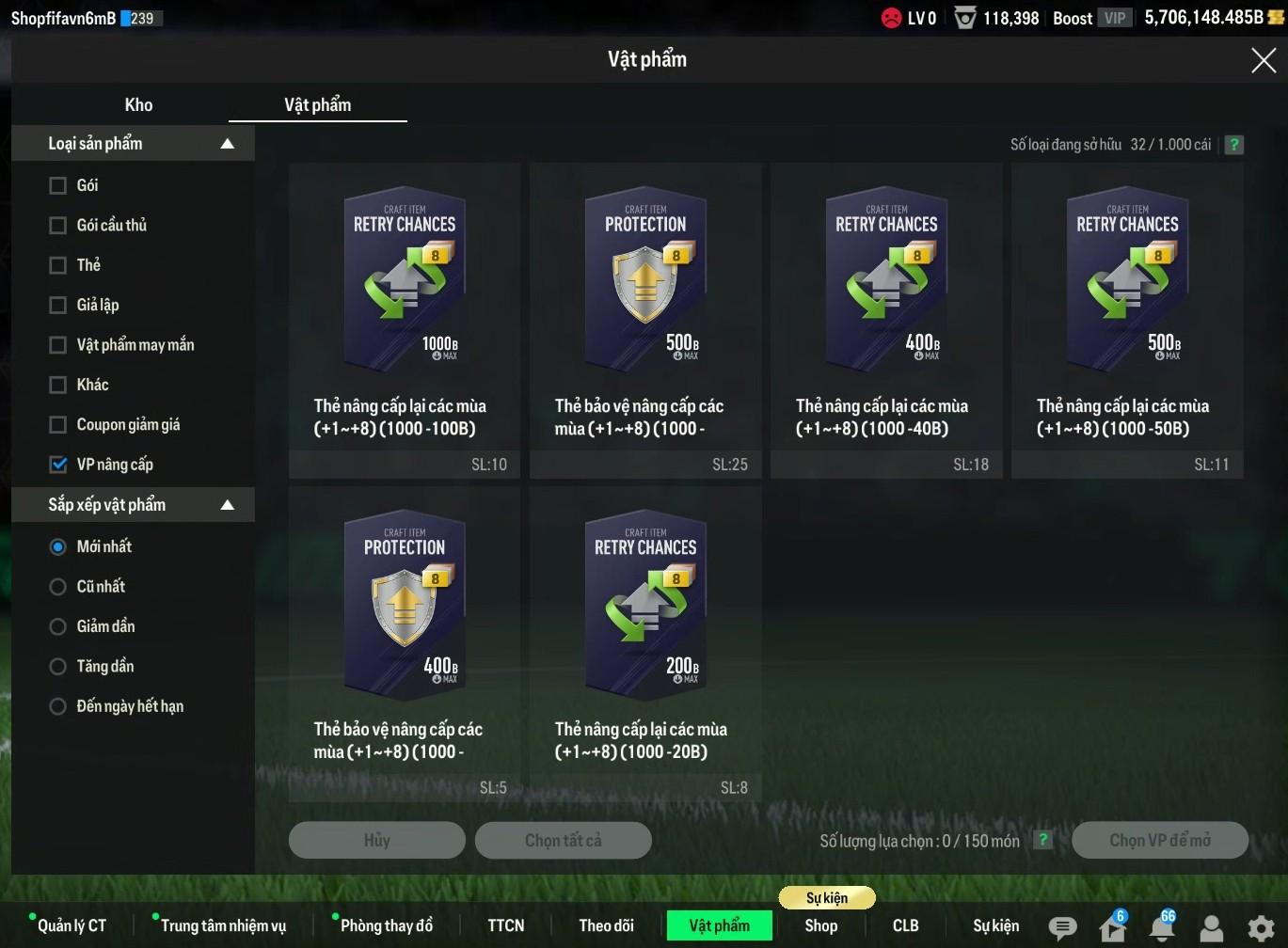Screen dimensions: 1288x948
Task: Click the Chọn VP để mở button
Action: tap(1159, 840)
